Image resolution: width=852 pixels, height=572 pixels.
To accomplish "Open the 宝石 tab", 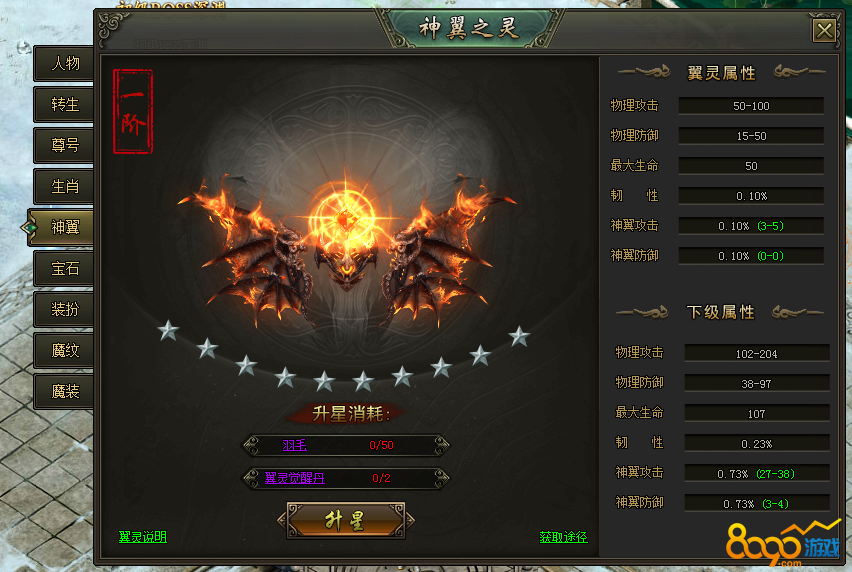I will pos(65,268).
